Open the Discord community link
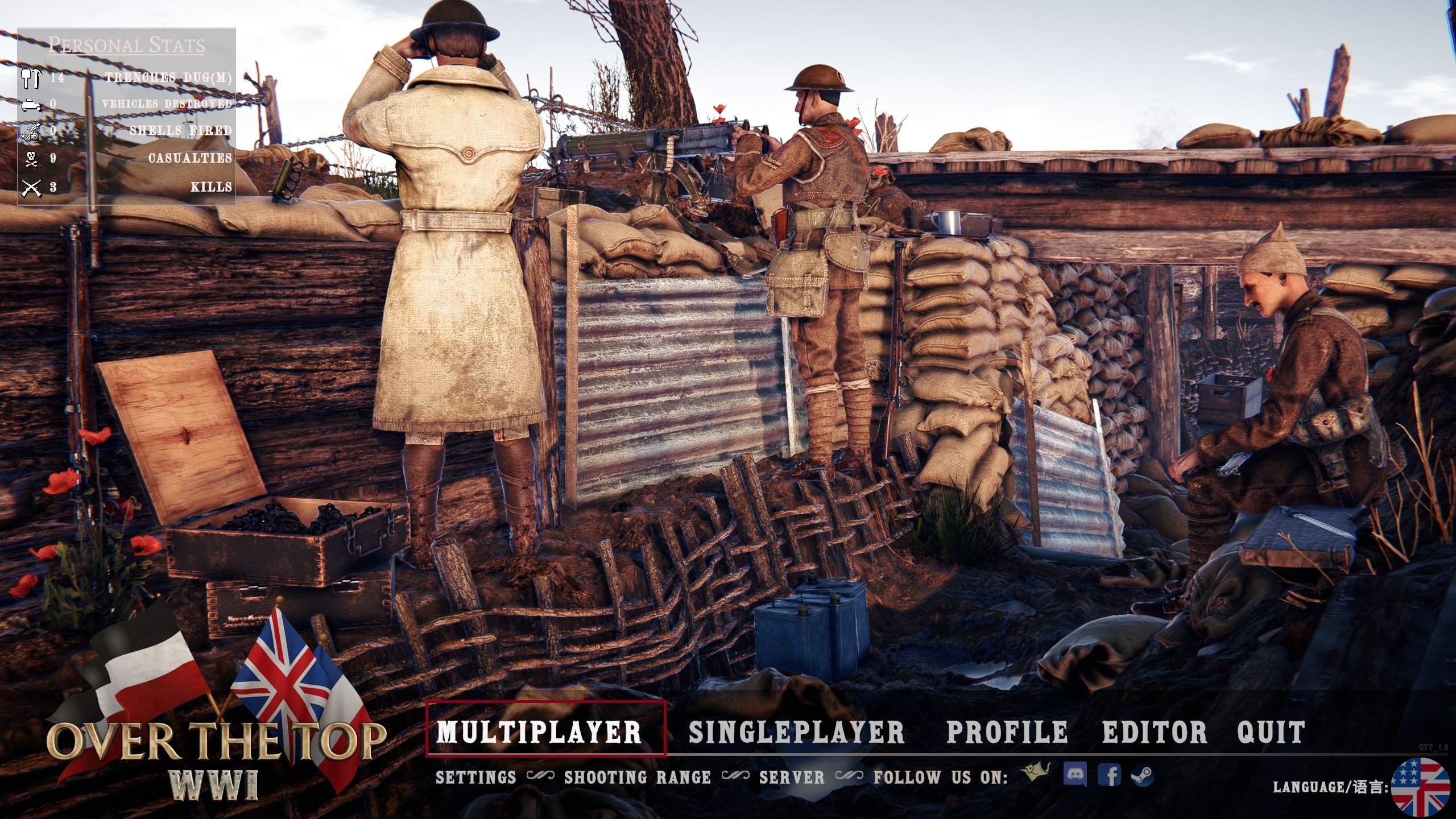1456x819 pixels. coord(1074,774)
